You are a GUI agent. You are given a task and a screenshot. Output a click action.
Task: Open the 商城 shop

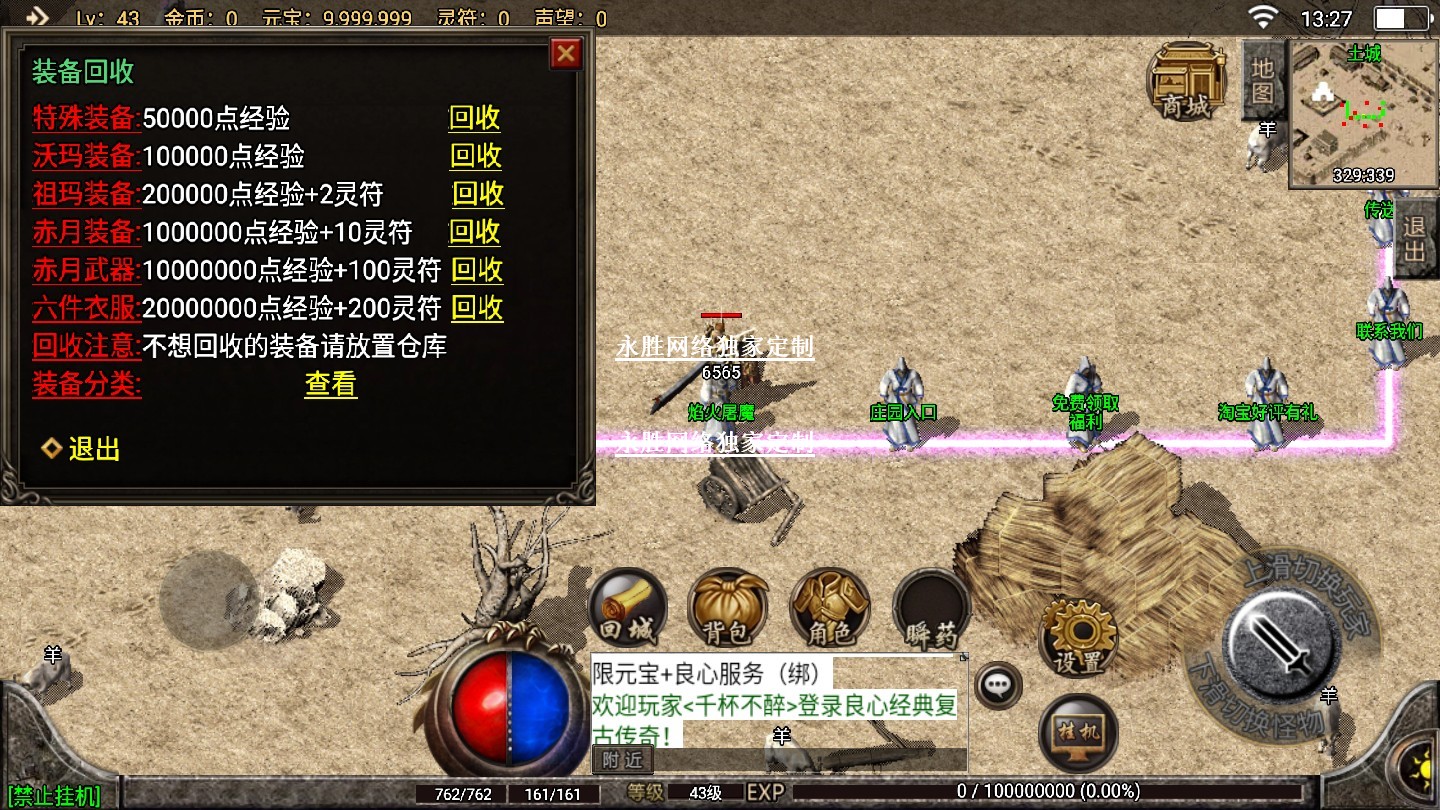pyautogui.click(x=1187, y=82)
